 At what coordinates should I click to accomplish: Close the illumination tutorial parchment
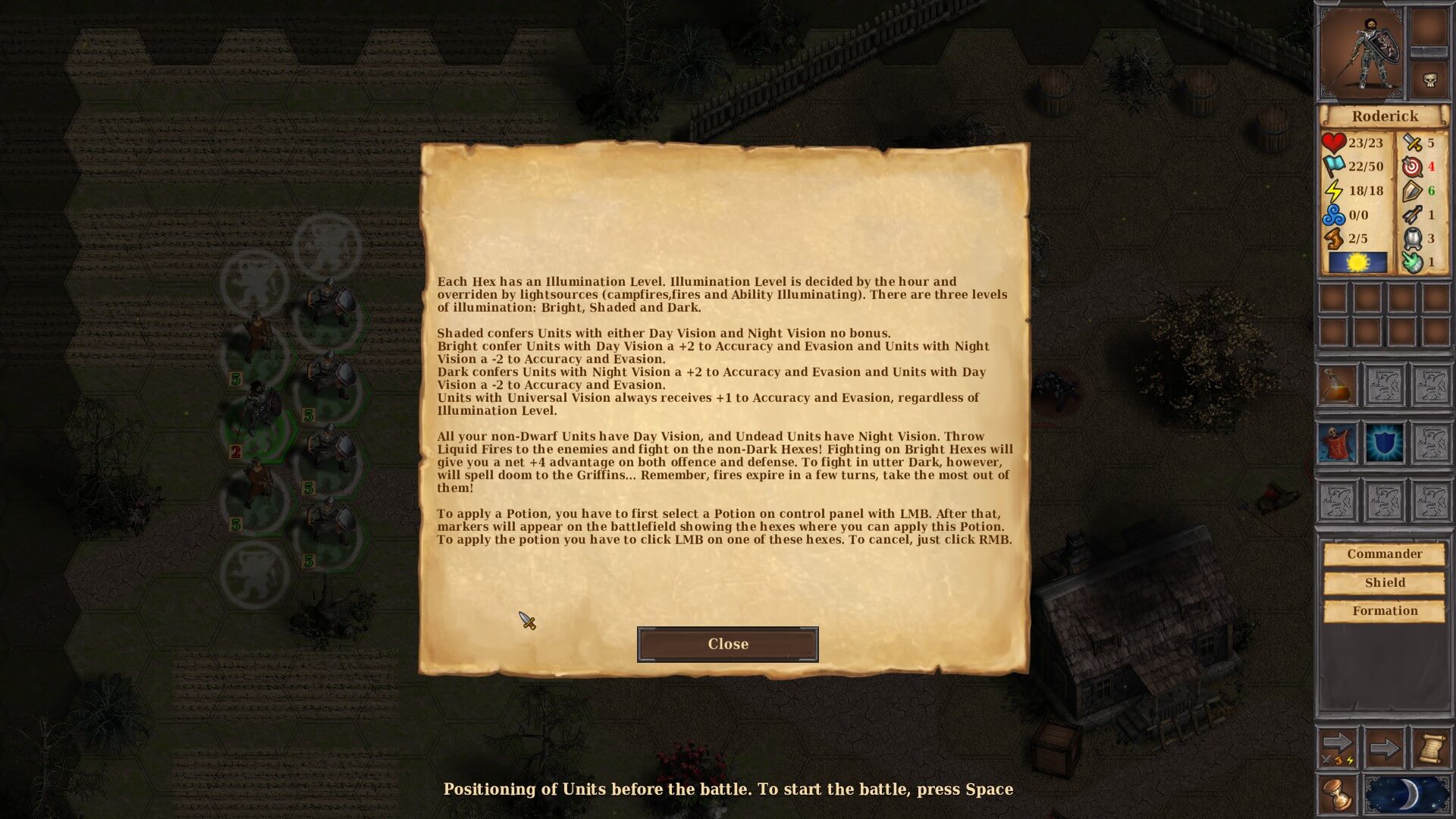[x=727, y=644]
